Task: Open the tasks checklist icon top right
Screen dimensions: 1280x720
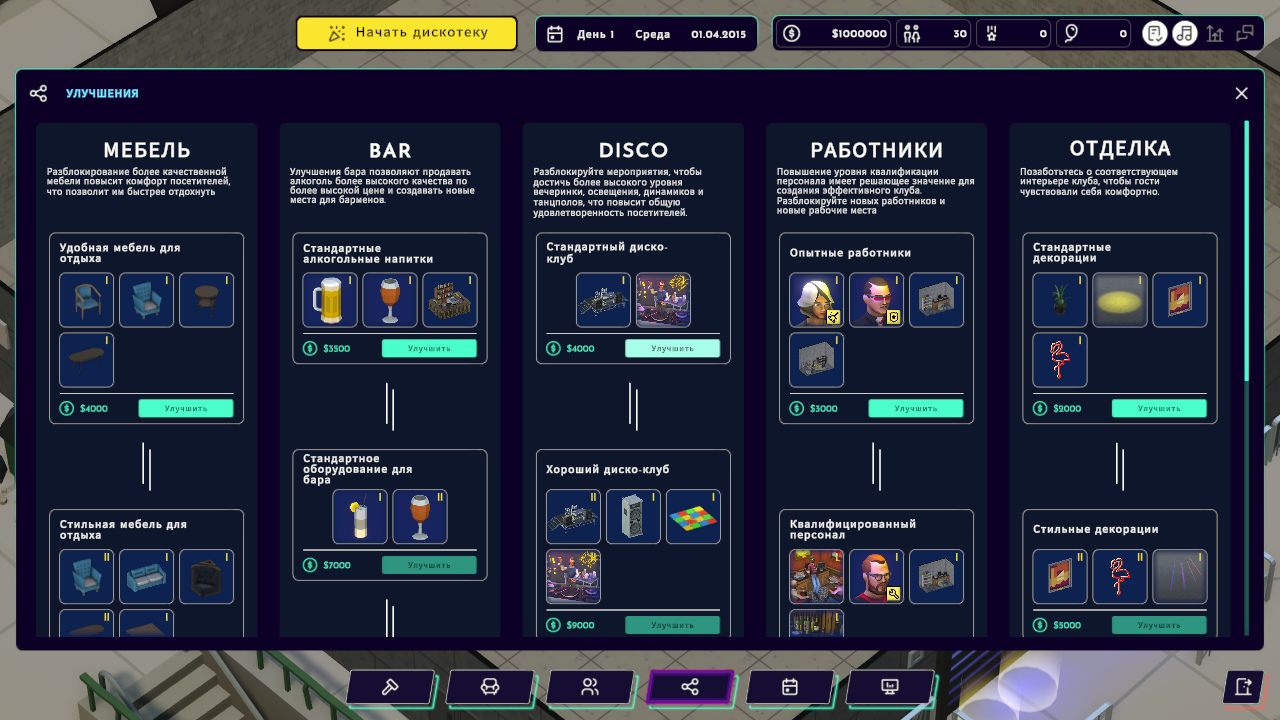Action: click(1154, 33)
